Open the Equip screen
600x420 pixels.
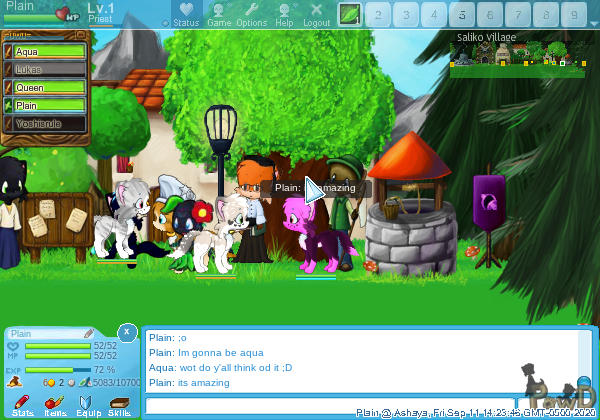87,405
